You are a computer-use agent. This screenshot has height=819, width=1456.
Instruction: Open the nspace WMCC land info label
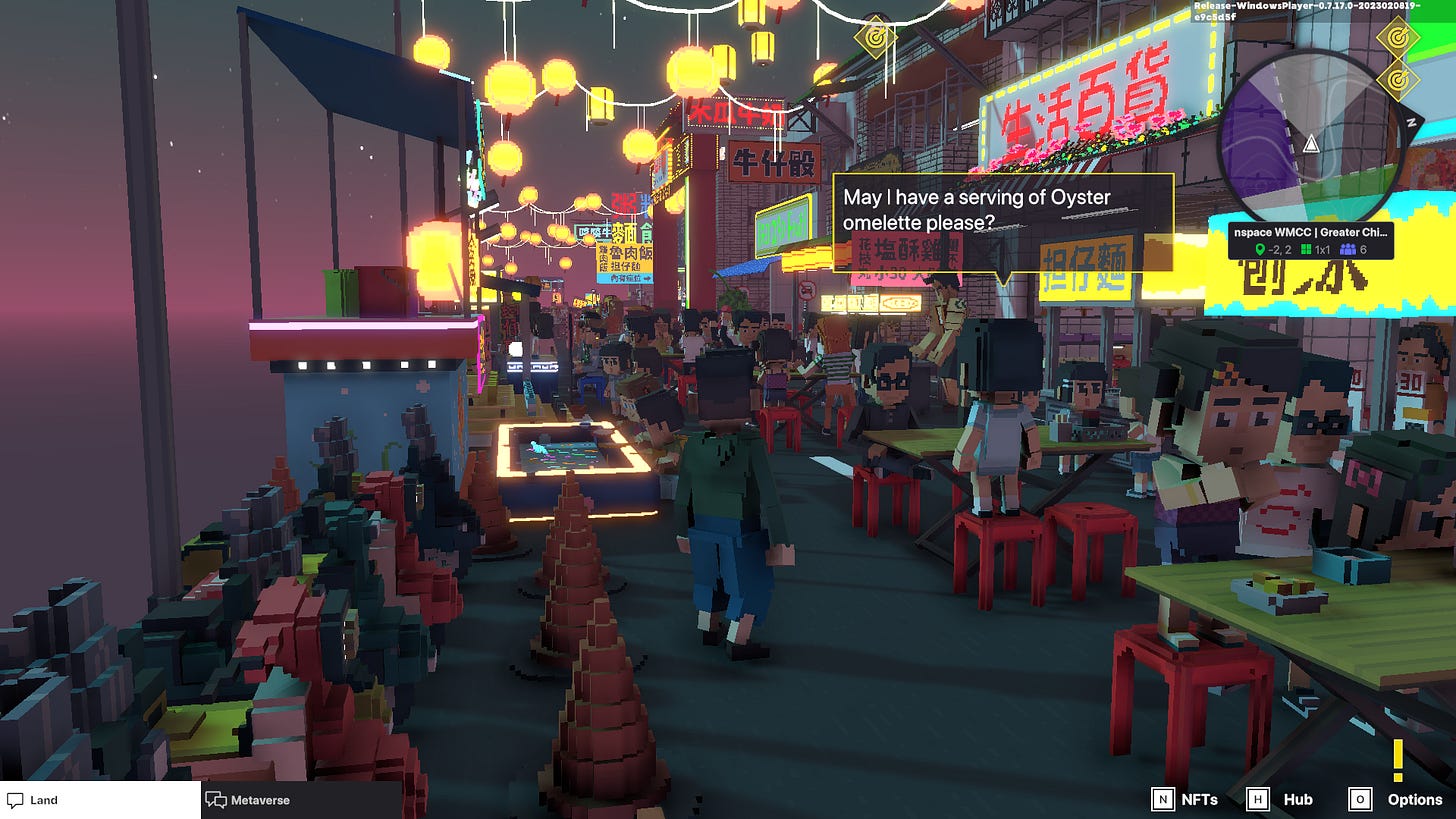click(1310, 240)
